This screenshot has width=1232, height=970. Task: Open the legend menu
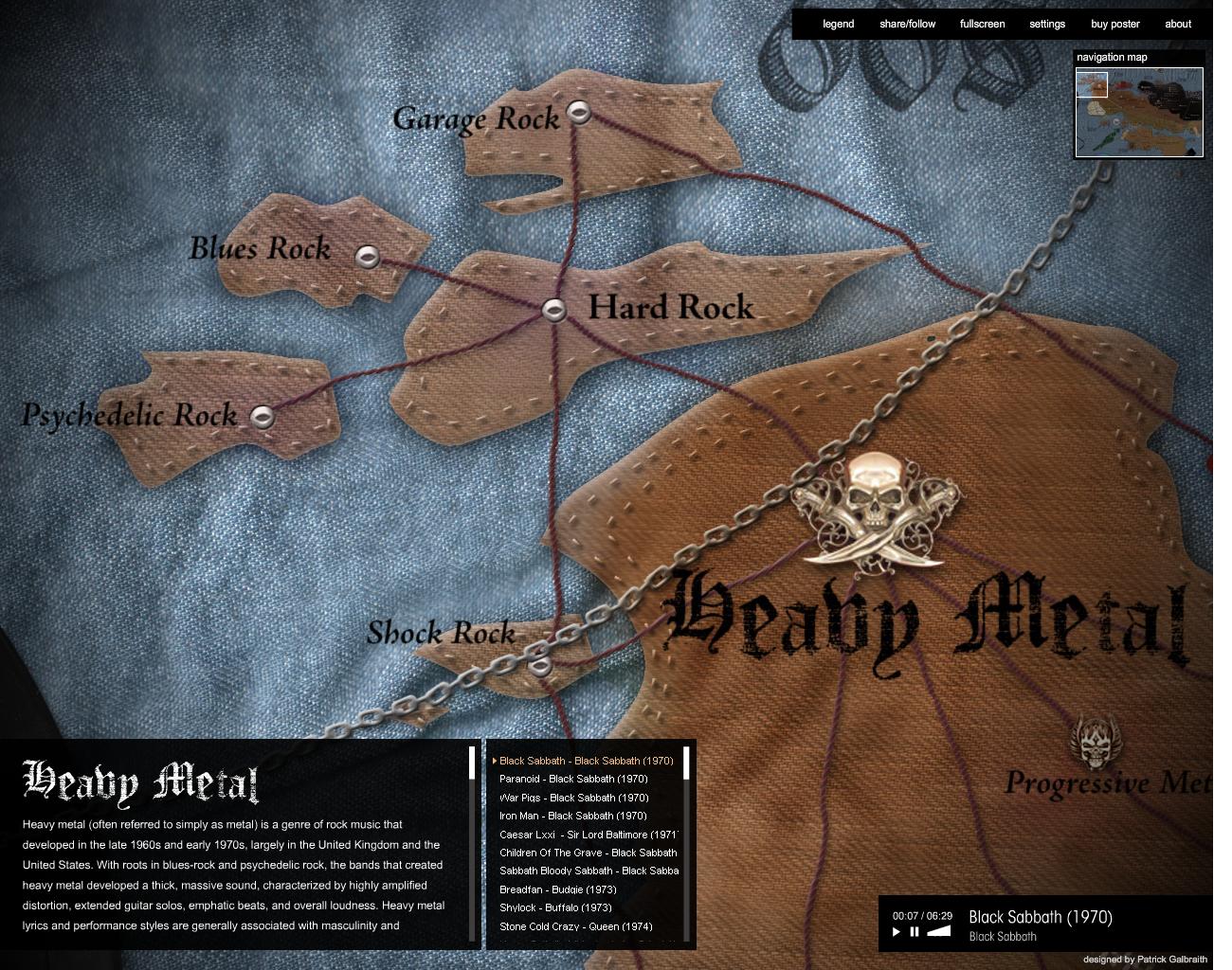[x=838, y=24]
